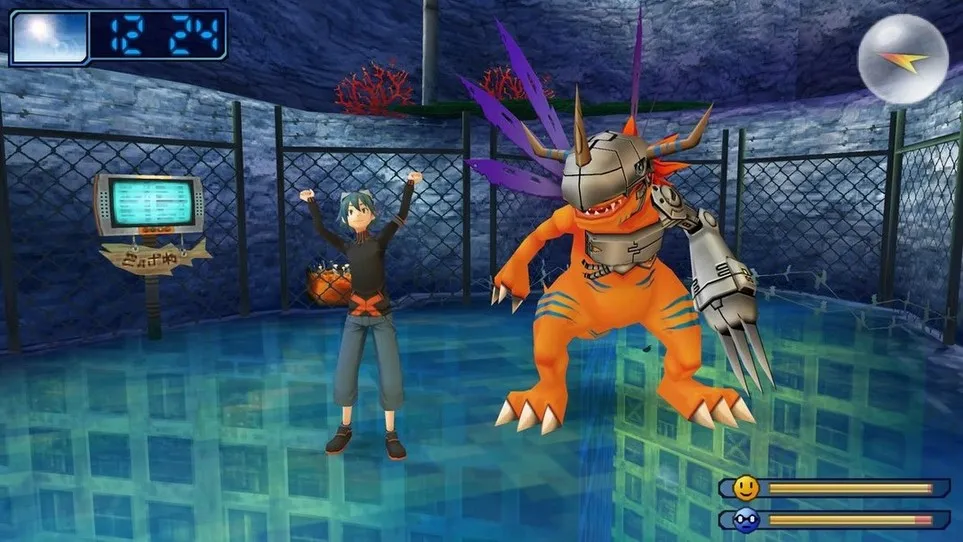This screenshot has width=963, height=542.
Task: Click the sunny weather icon
Action: pyautogui.click(x=47, y=36)
